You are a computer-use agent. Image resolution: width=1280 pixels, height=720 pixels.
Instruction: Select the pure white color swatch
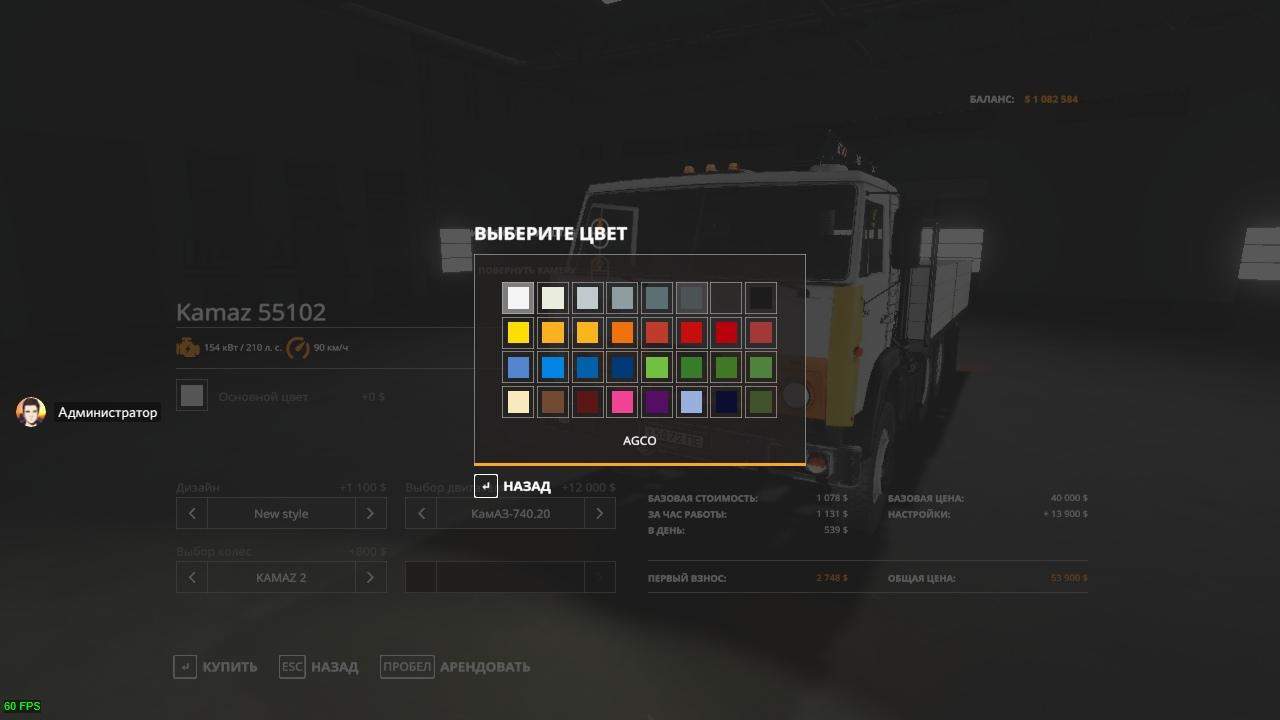[x=518, y=298]
